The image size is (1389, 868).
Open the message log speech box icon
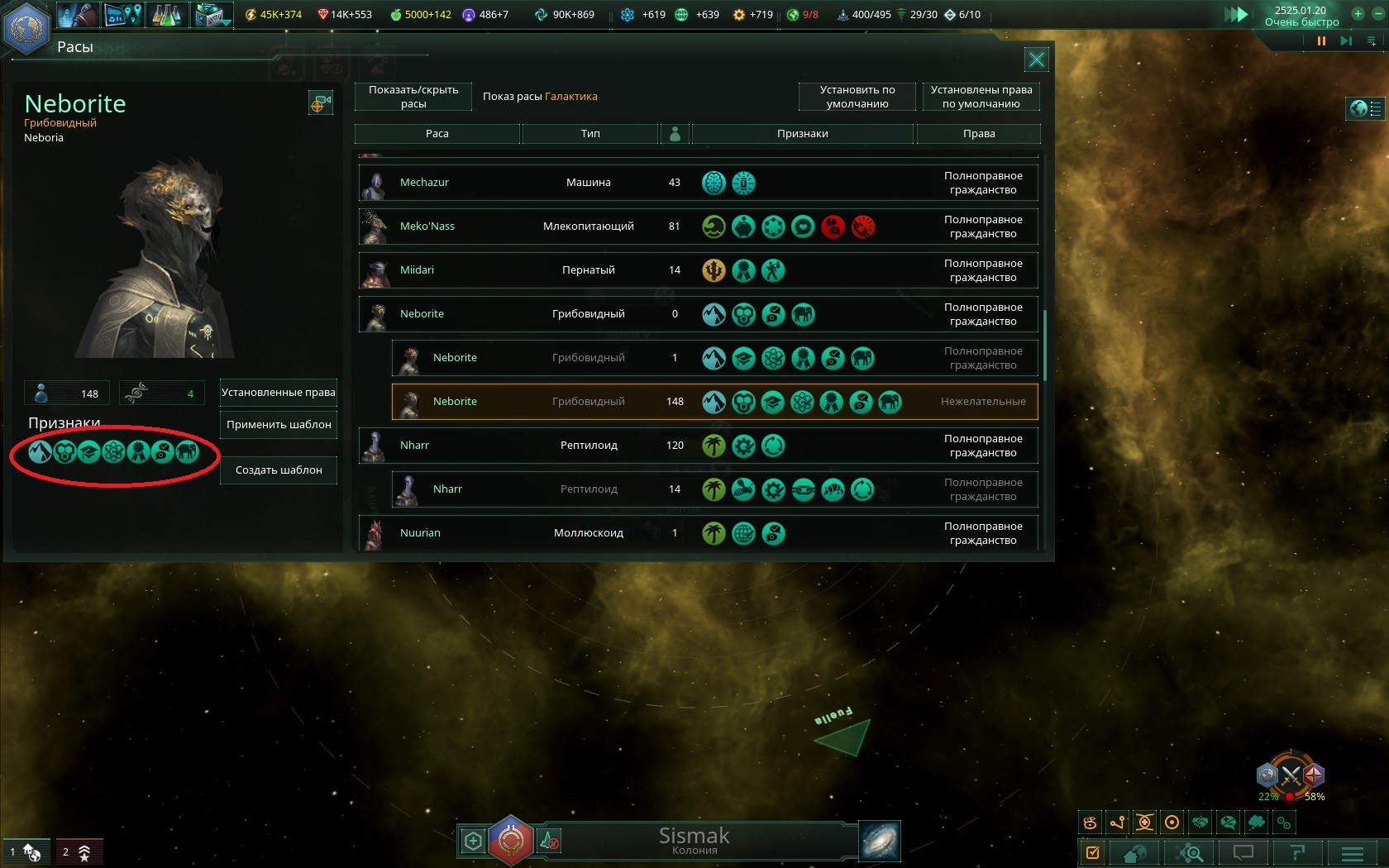[x=1244, y=852]
